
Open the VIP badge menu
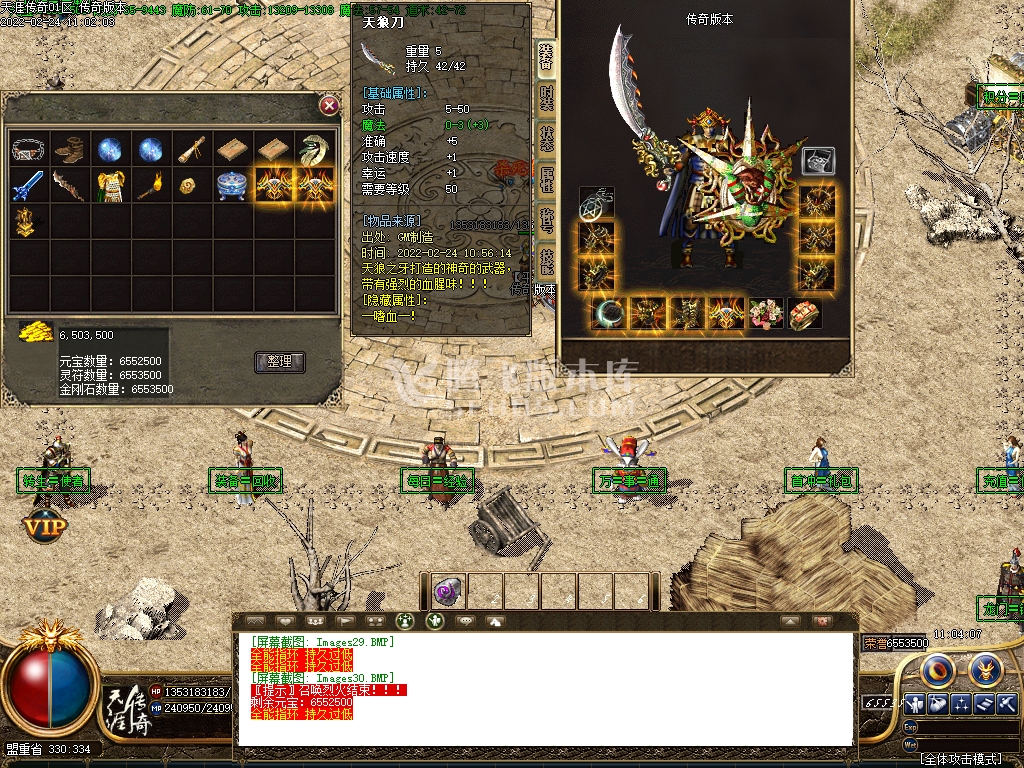click(45, 524)
